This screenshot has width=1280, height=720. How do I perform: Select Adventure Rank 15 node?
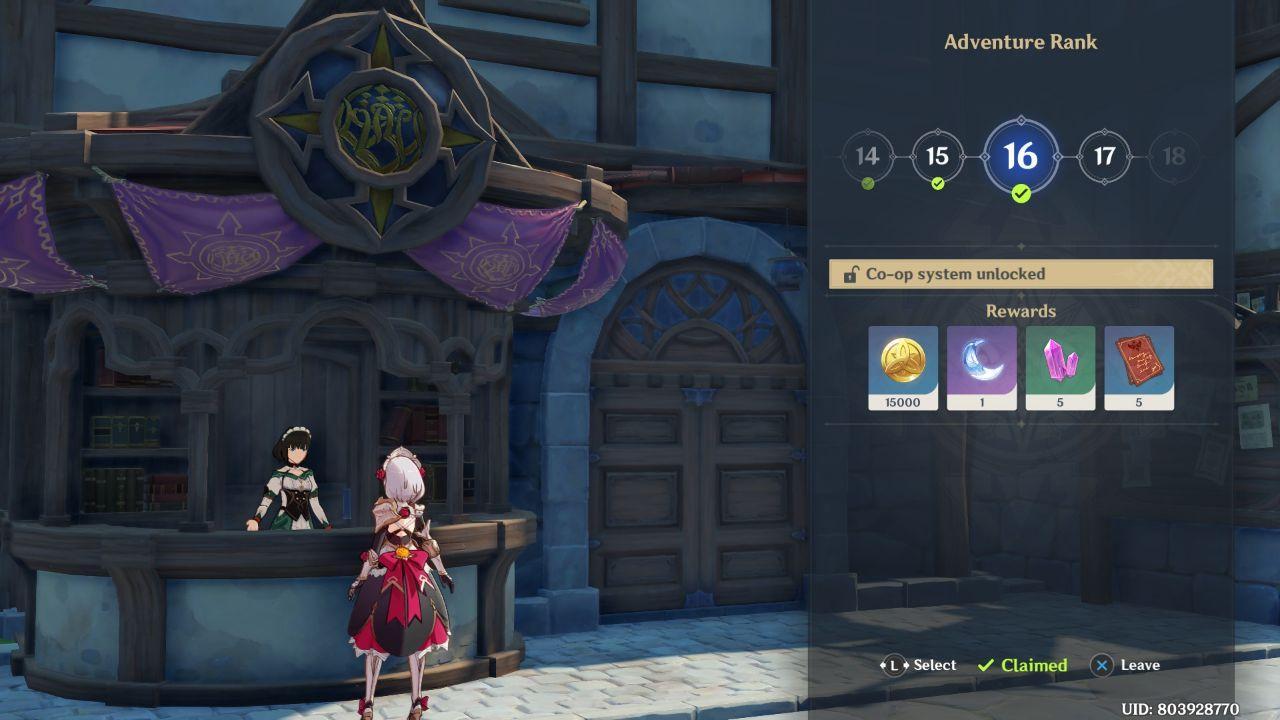(x=937, y=157)
